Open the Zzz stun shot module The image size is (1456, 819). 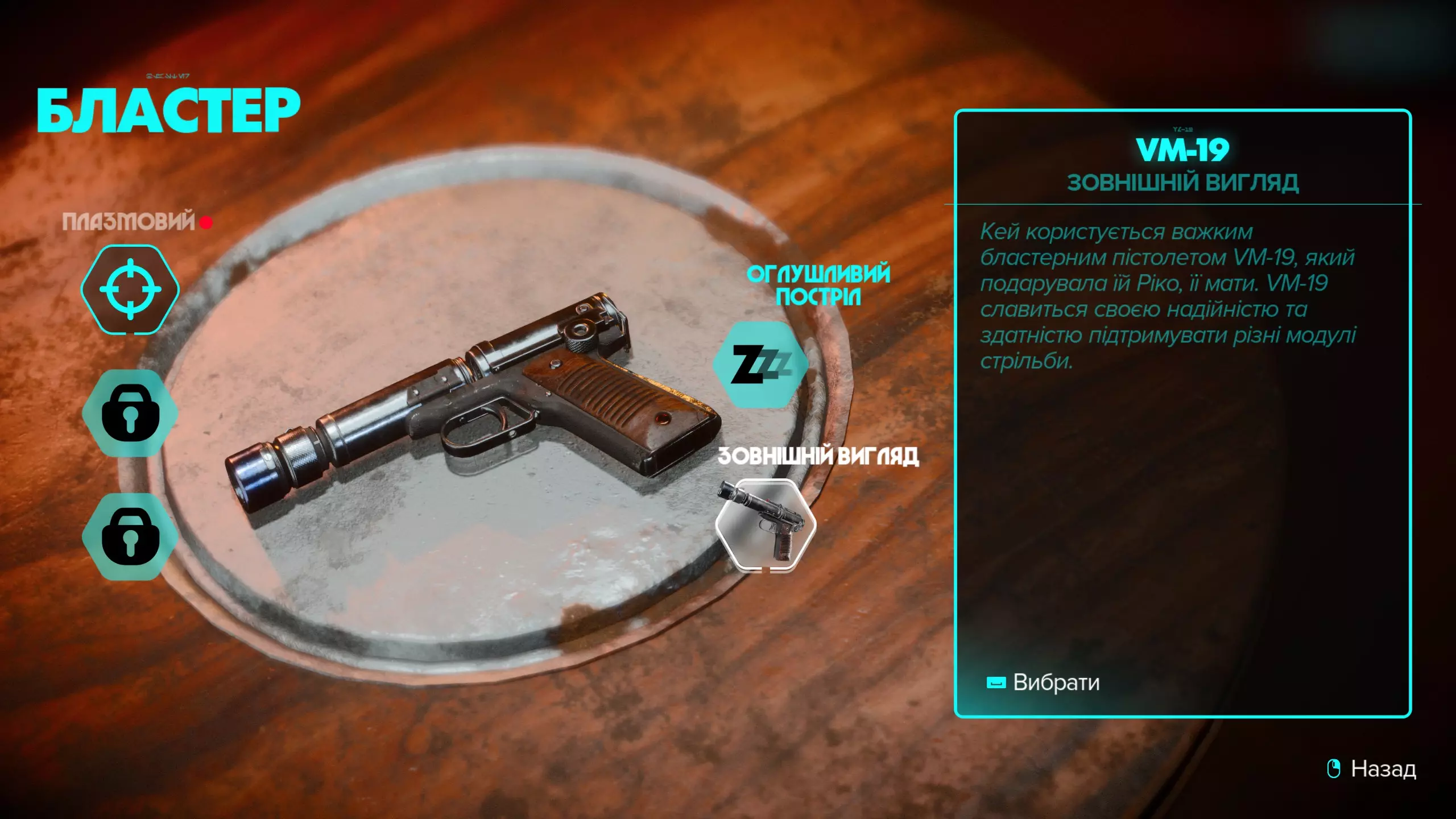click(760, 365)
